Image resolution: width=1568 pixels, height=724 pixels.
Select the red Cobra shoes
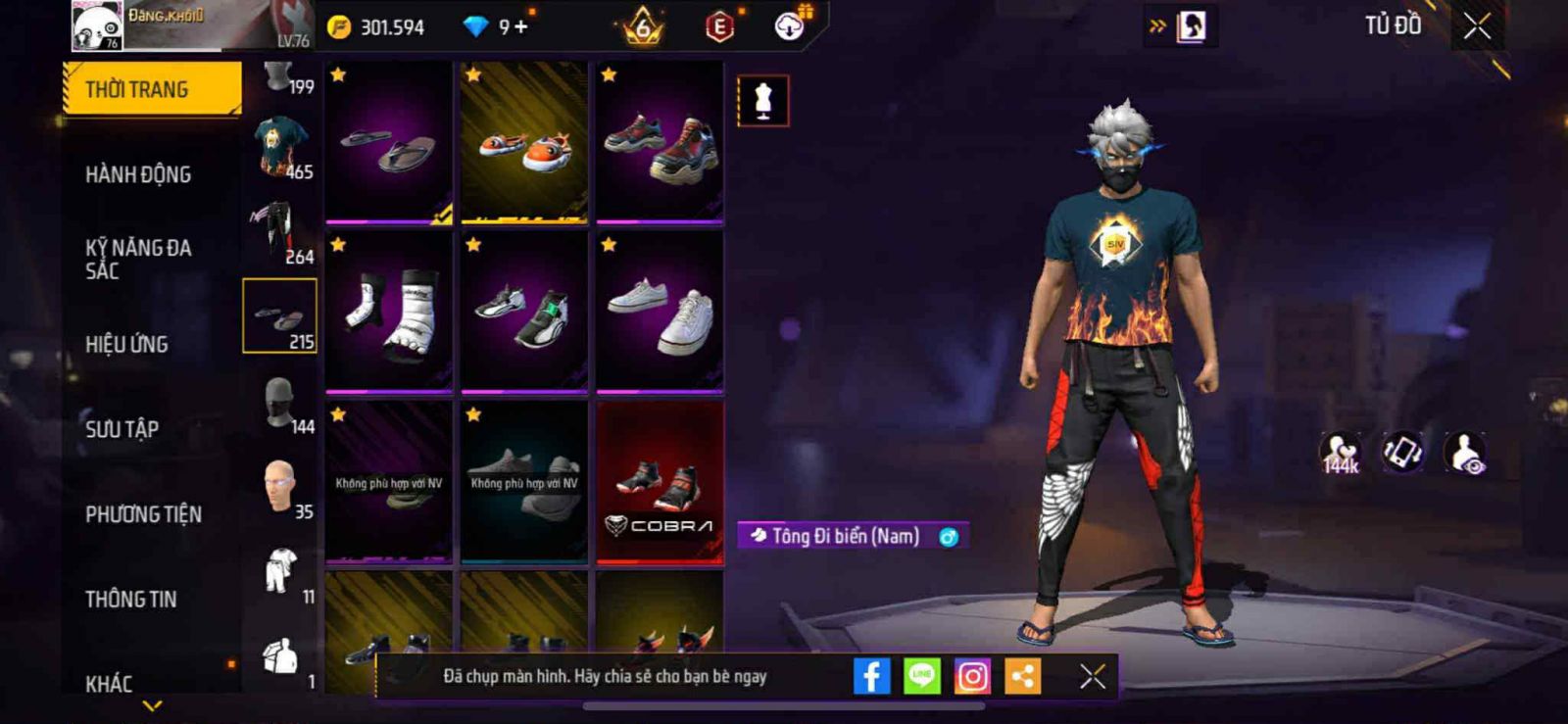pos(660,482)
